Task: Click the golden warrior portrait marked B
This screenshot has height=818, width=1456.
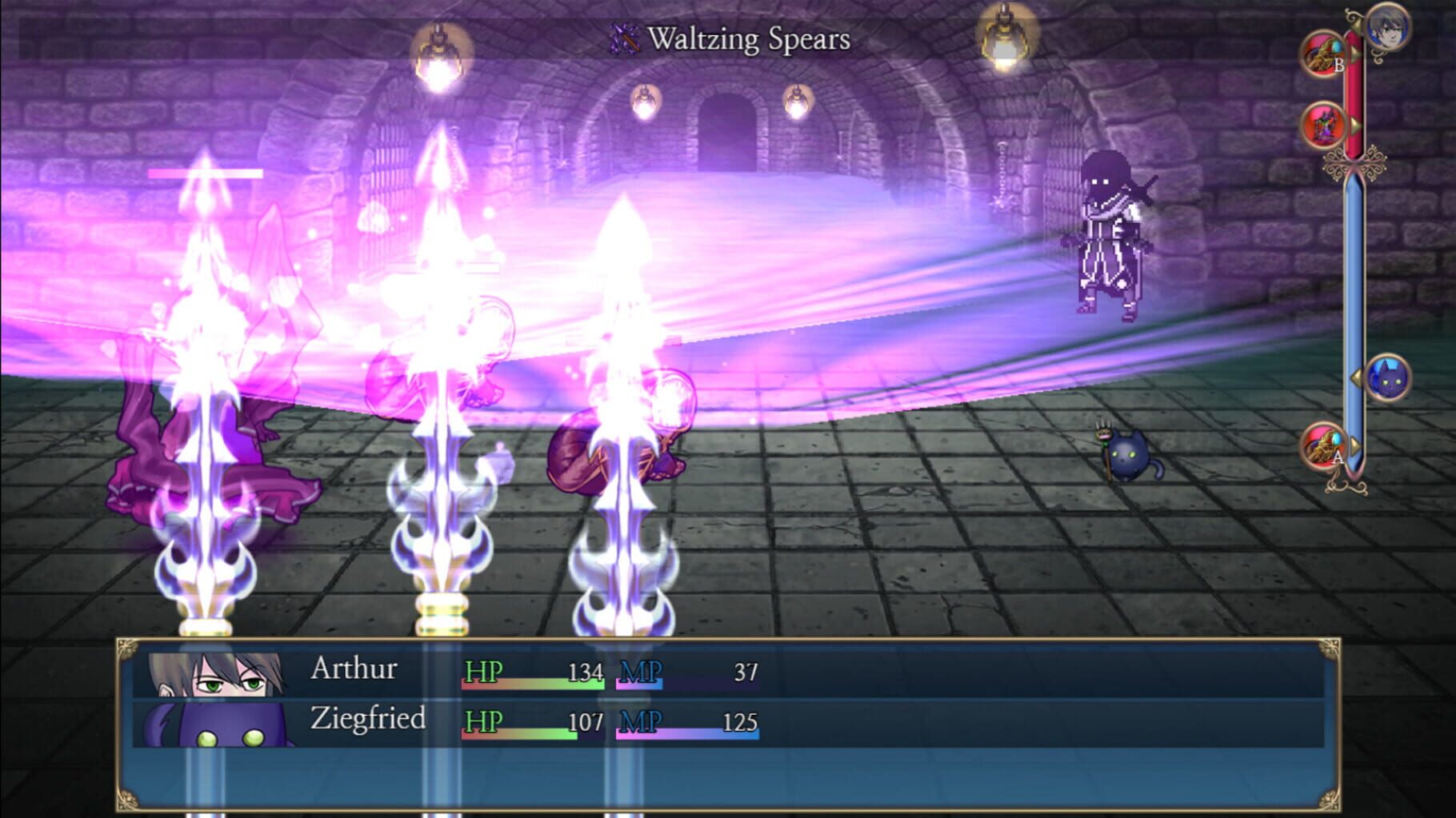Action: click(x=1324, y=54)
